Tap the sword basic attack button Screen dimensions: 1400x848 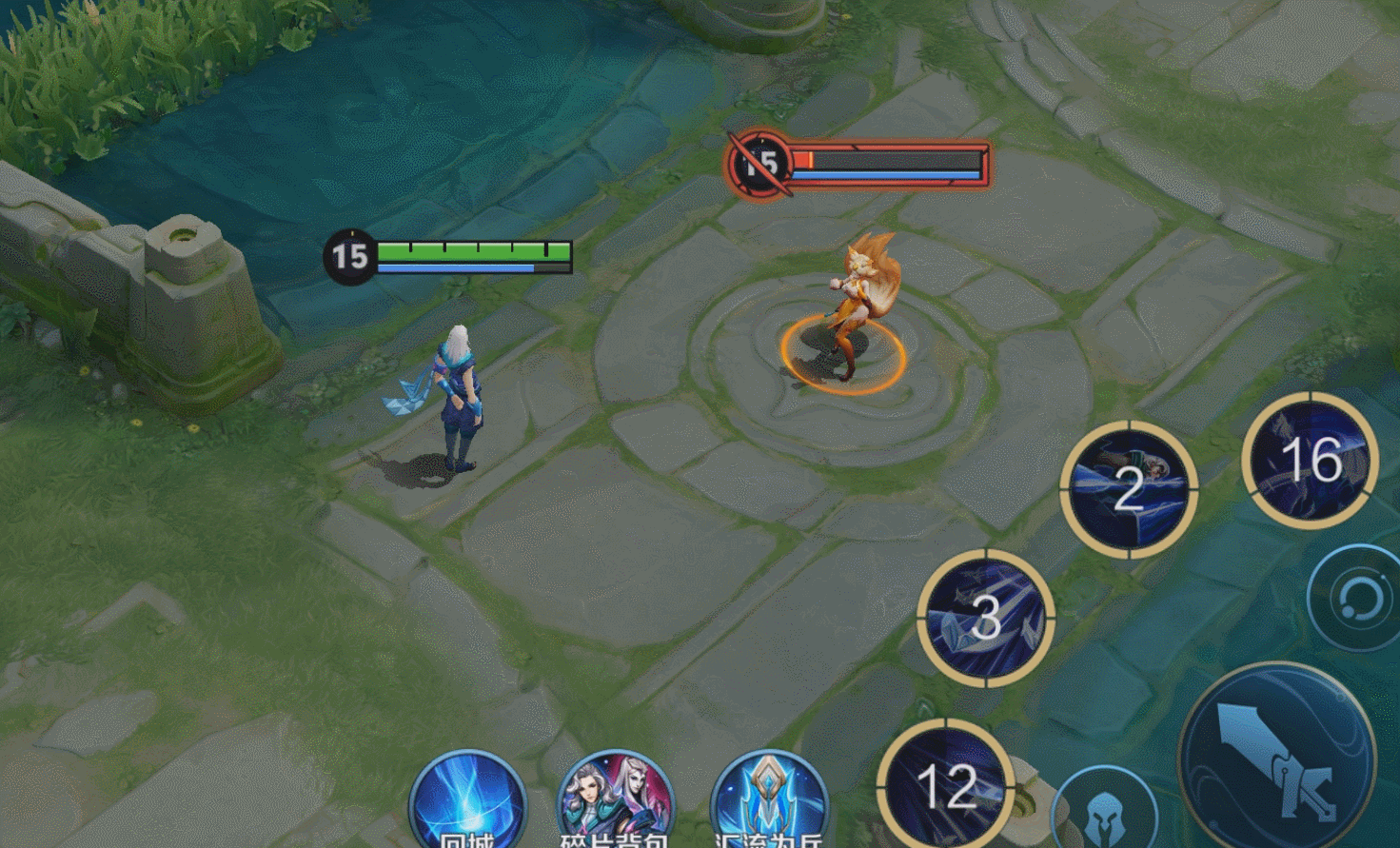1276,759
